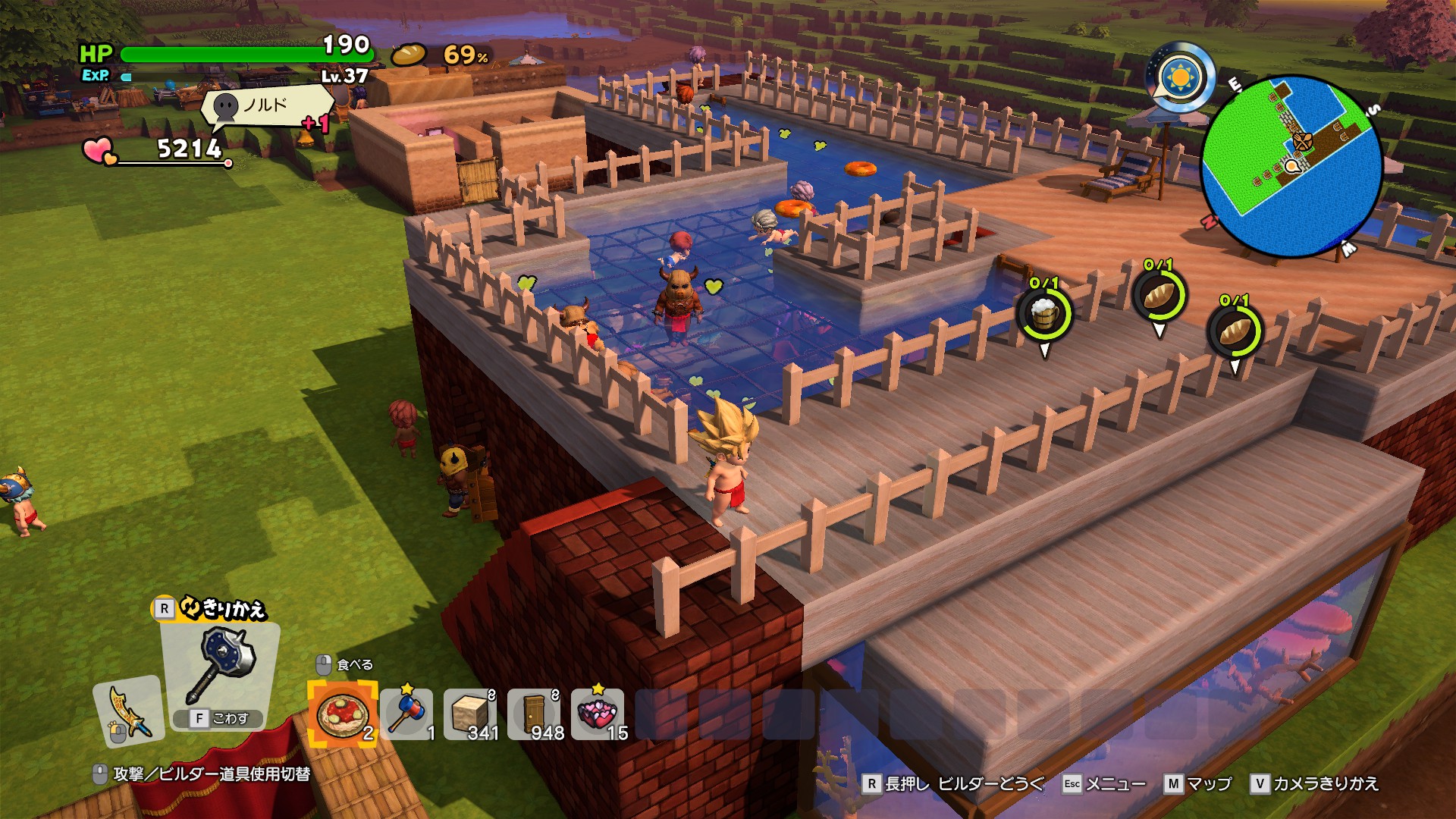1456x819 pixels.
Task: Click the sun weather indicator icon
Action: coord(1181,78)
